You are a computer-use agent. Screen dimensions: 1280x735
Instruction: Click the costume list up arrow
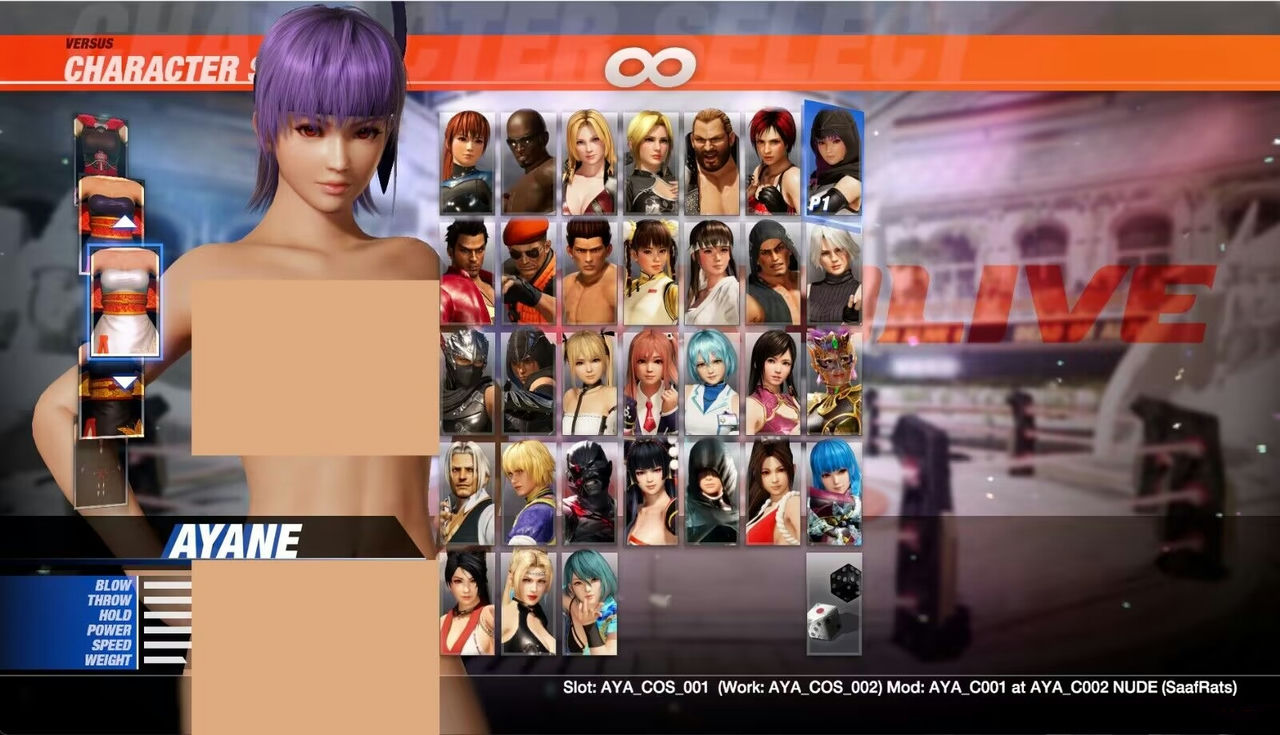(126, 221)
